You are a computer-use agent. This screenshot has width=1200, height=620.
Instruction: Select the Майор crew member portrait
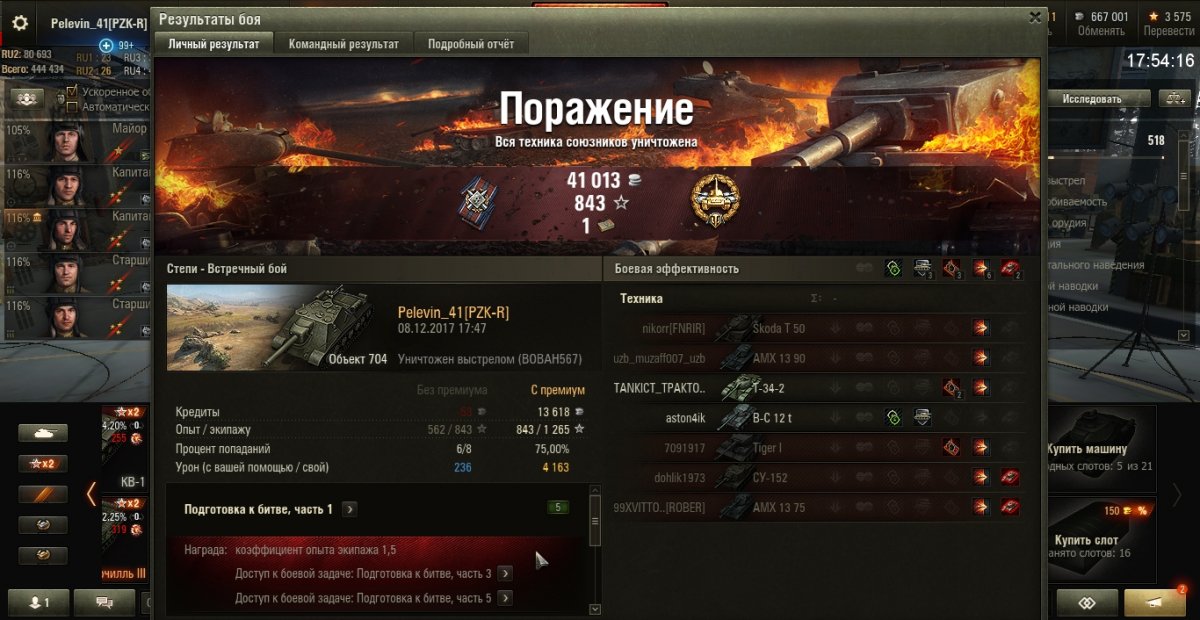click(66, 140)
